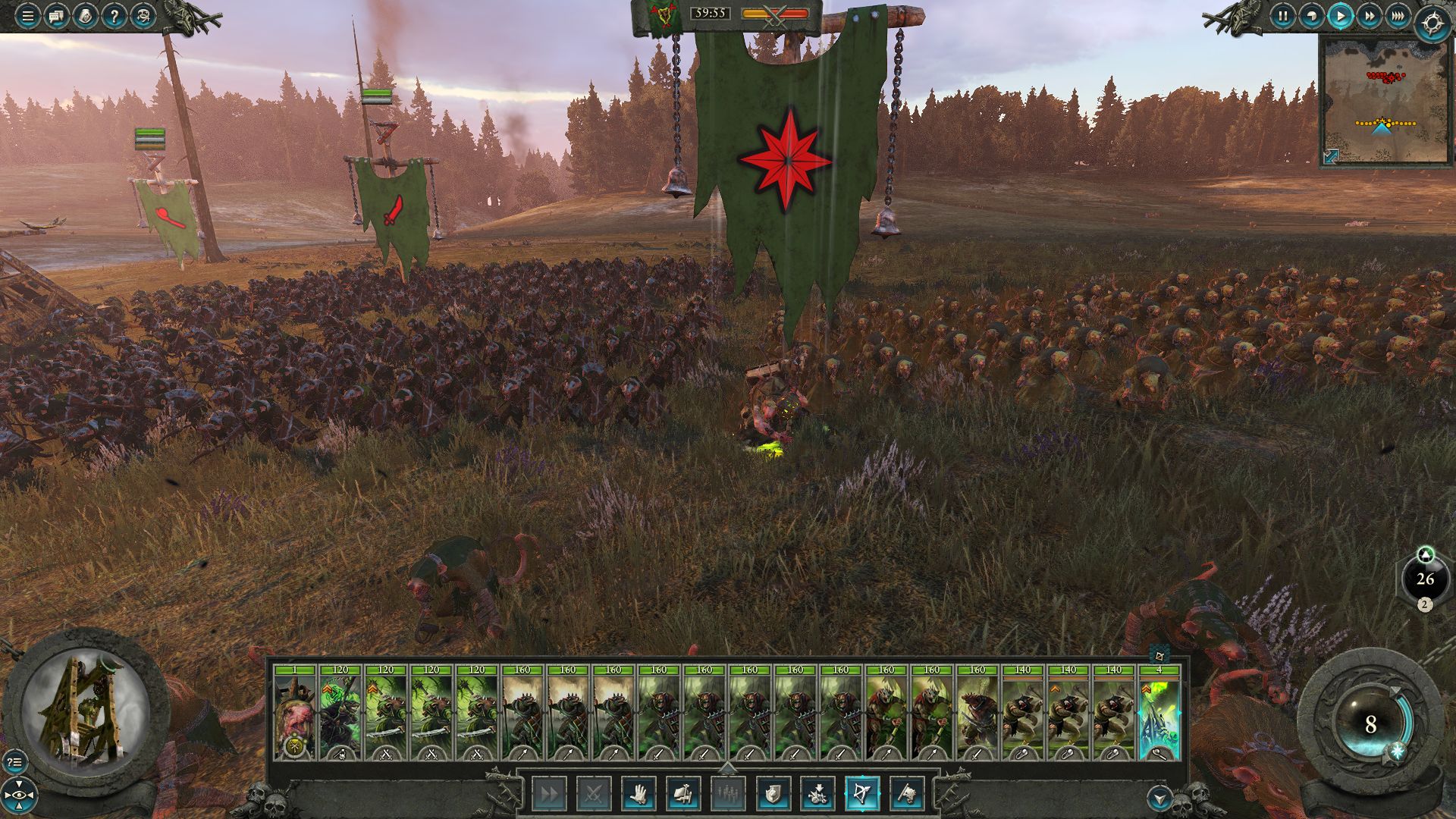Pause the battle

pyautogui.click(x=1282, y=16)
